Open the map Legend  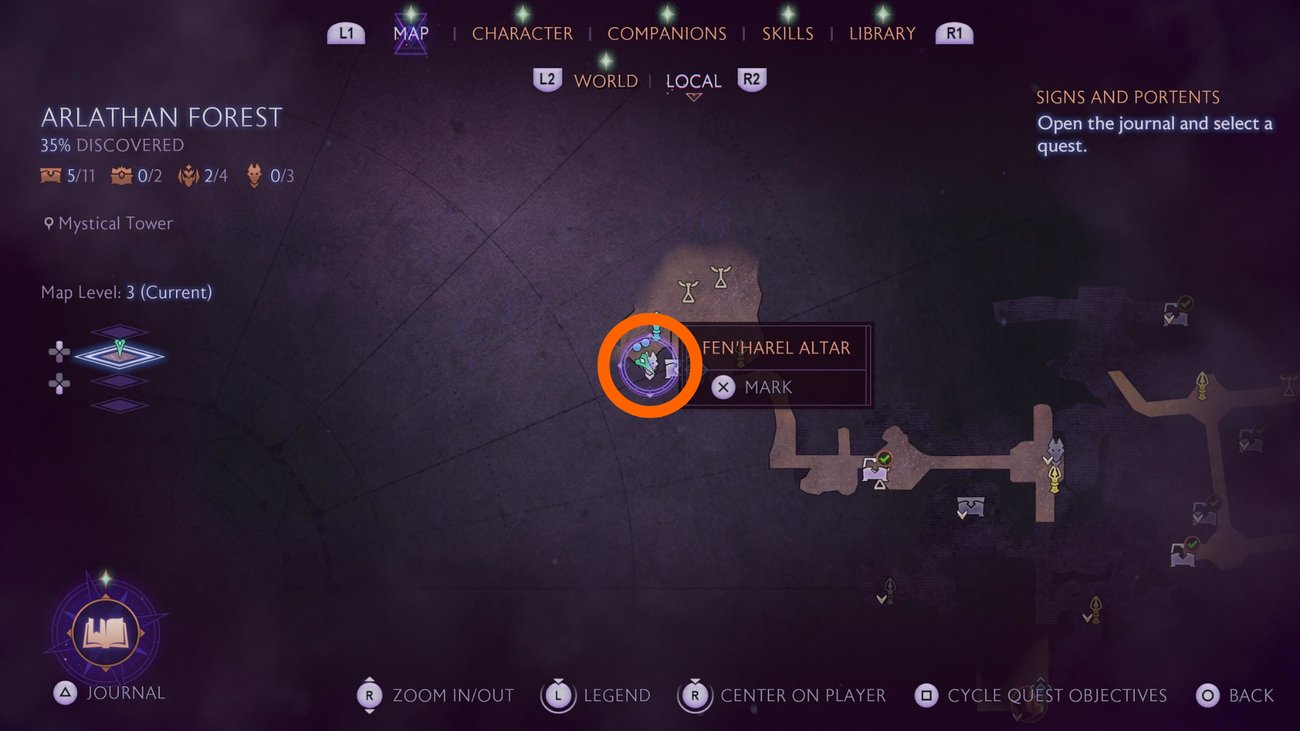pyautogui.click(x=596, y=695)
